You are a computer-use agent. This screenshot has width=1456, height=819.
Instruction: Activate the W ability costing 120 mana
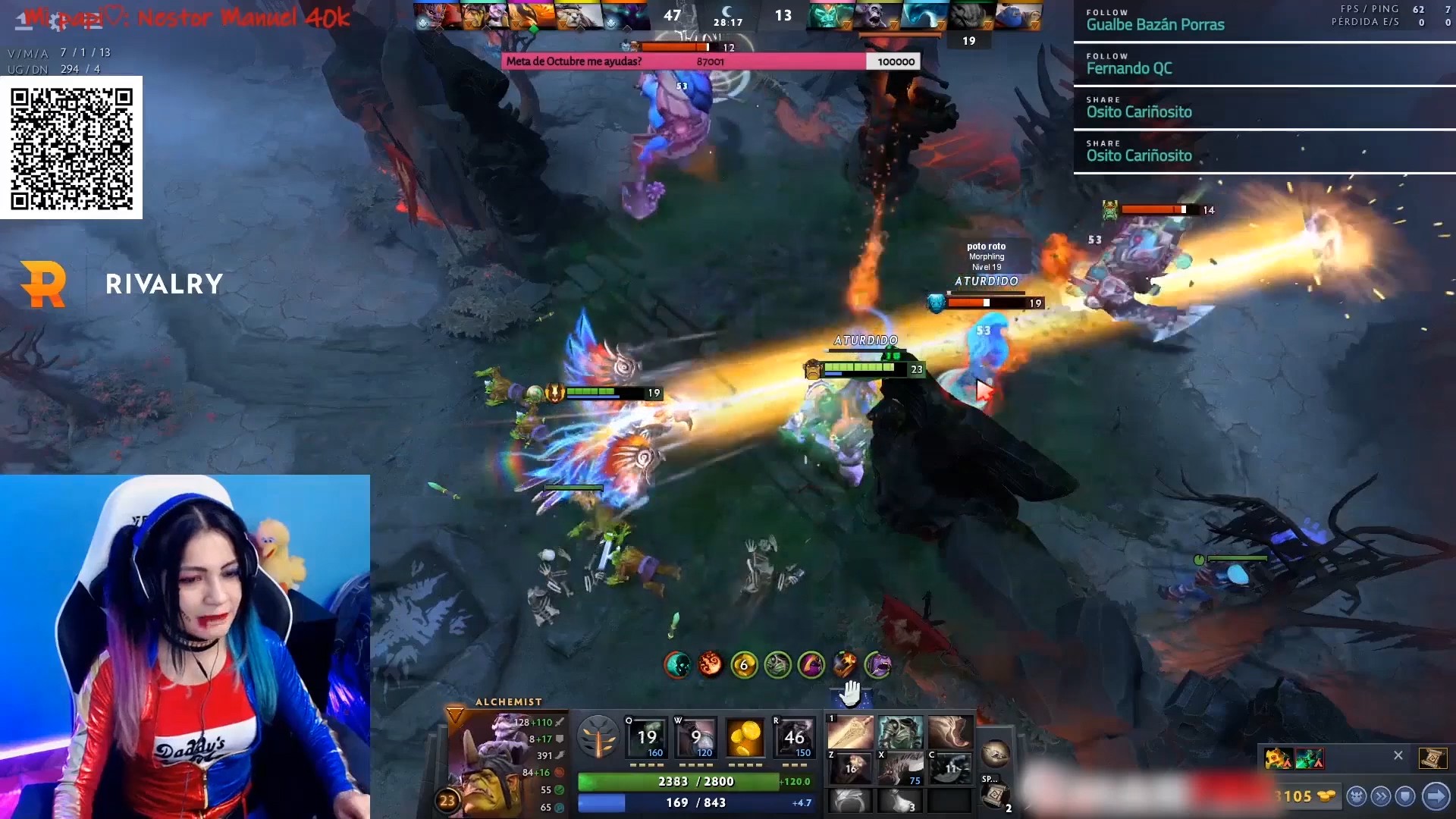(x=695, y=737)
